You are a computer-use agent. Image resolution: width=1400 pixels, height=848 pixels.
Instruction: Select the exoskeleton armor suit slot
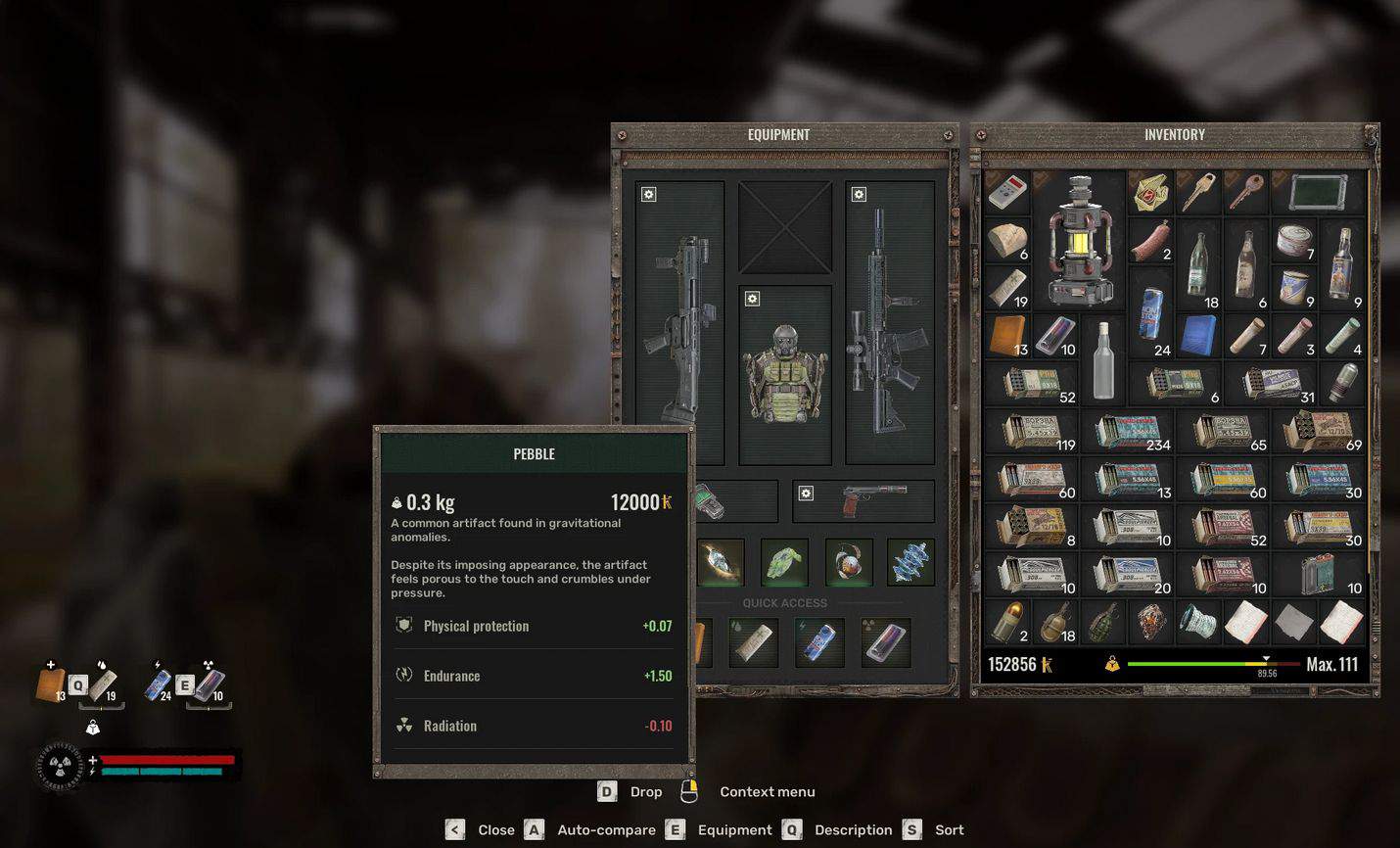tap(784, 374)
